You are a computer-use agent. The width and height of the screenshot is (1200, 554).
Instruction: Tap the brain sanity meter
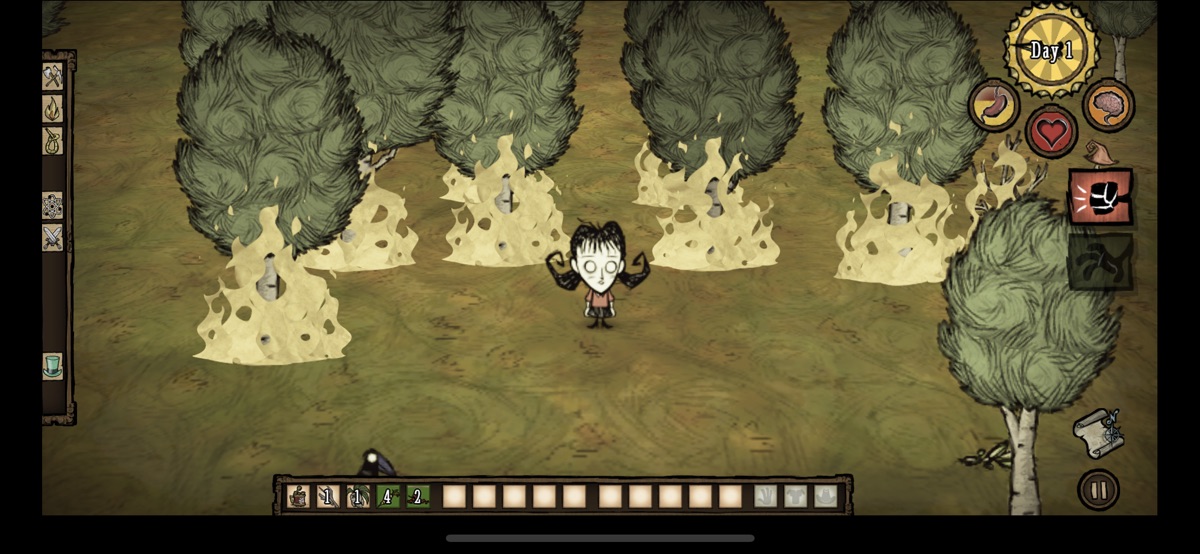click(1108, 105)
